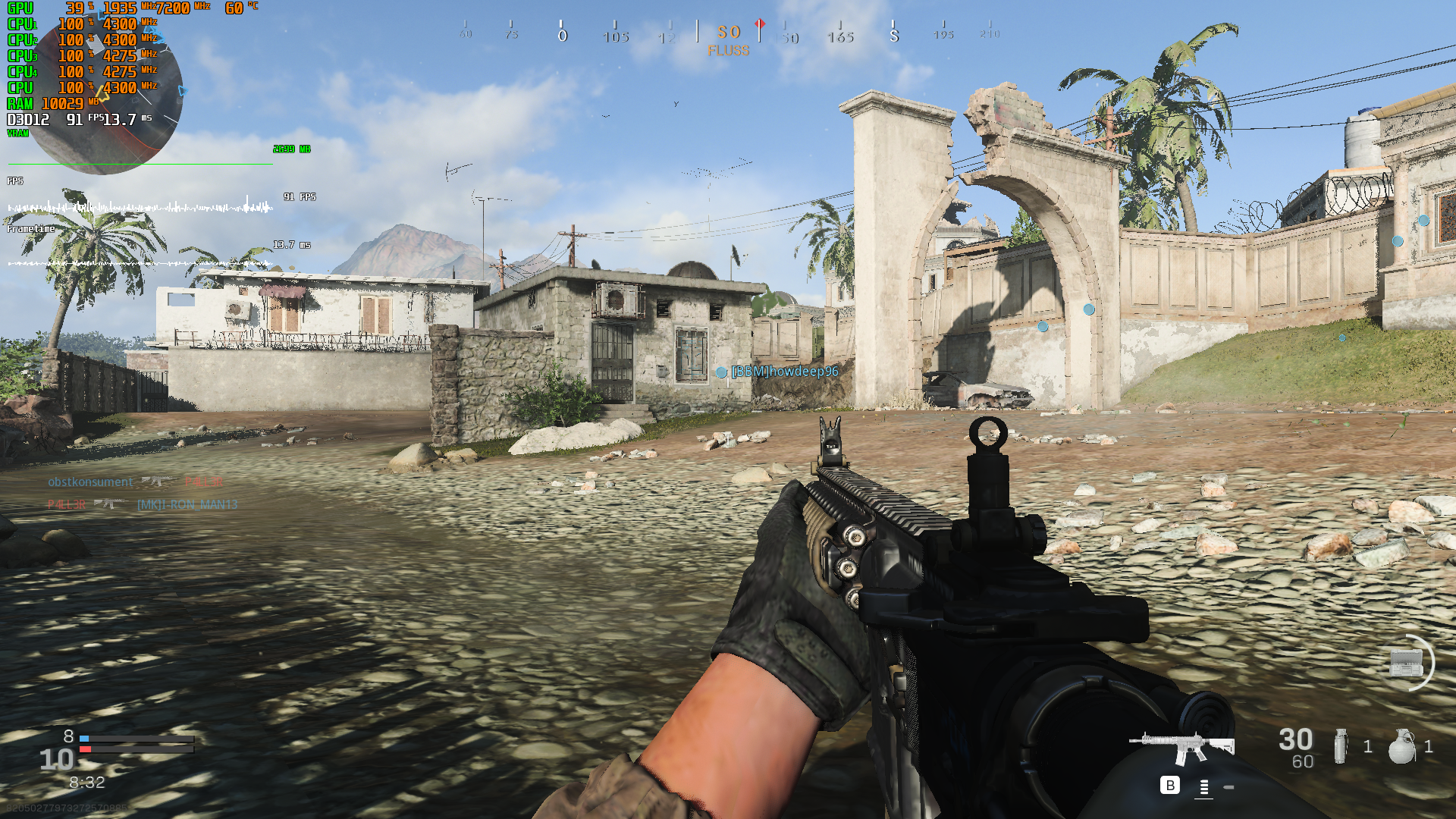This screenshot has height=819, width=1456.
Task: Click [MK]I-RON_MAN13 in the killfeed
Action: point(186,504)
